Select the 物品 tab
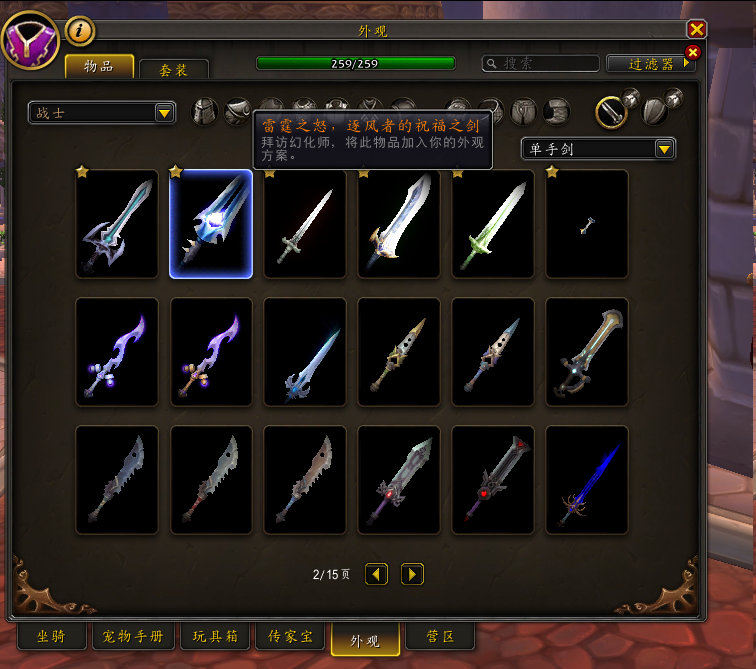Image resolution: width=756 pixels, height=669 pixels. pyautogui.click(x=99, y=67)
